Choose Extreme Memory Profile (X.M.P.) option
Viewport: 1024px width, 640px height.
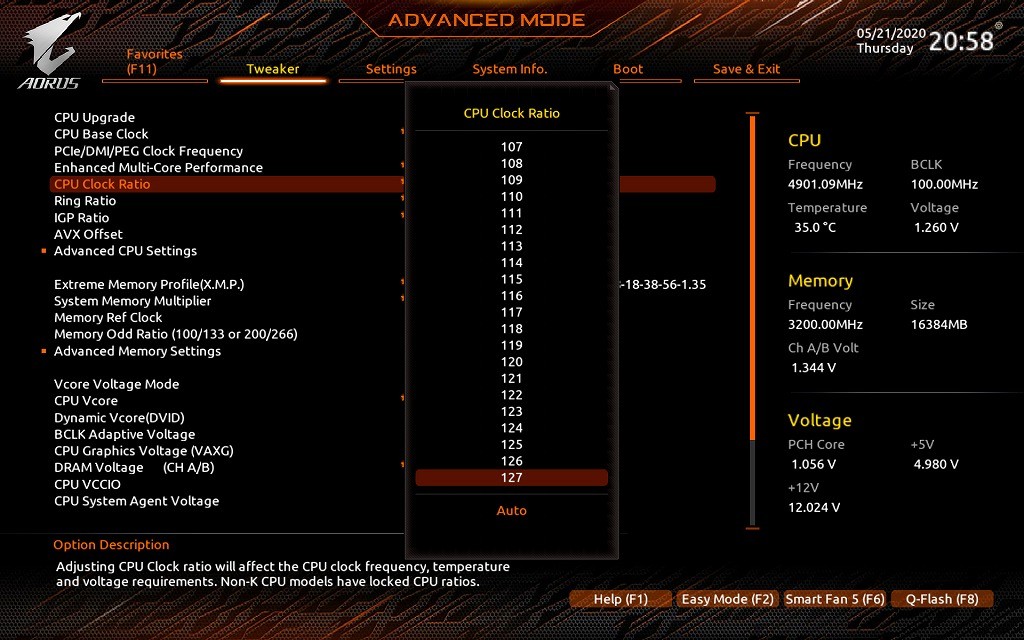tap(149, 284)
